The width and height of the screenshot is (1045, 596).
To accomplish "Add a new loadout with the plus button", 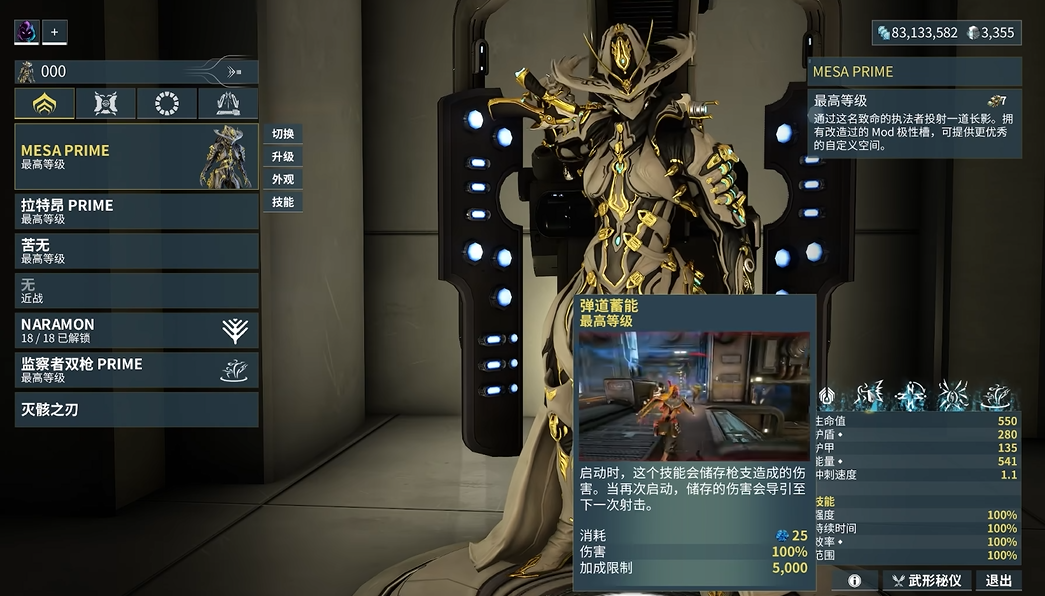I will click(x=54, y=32).
